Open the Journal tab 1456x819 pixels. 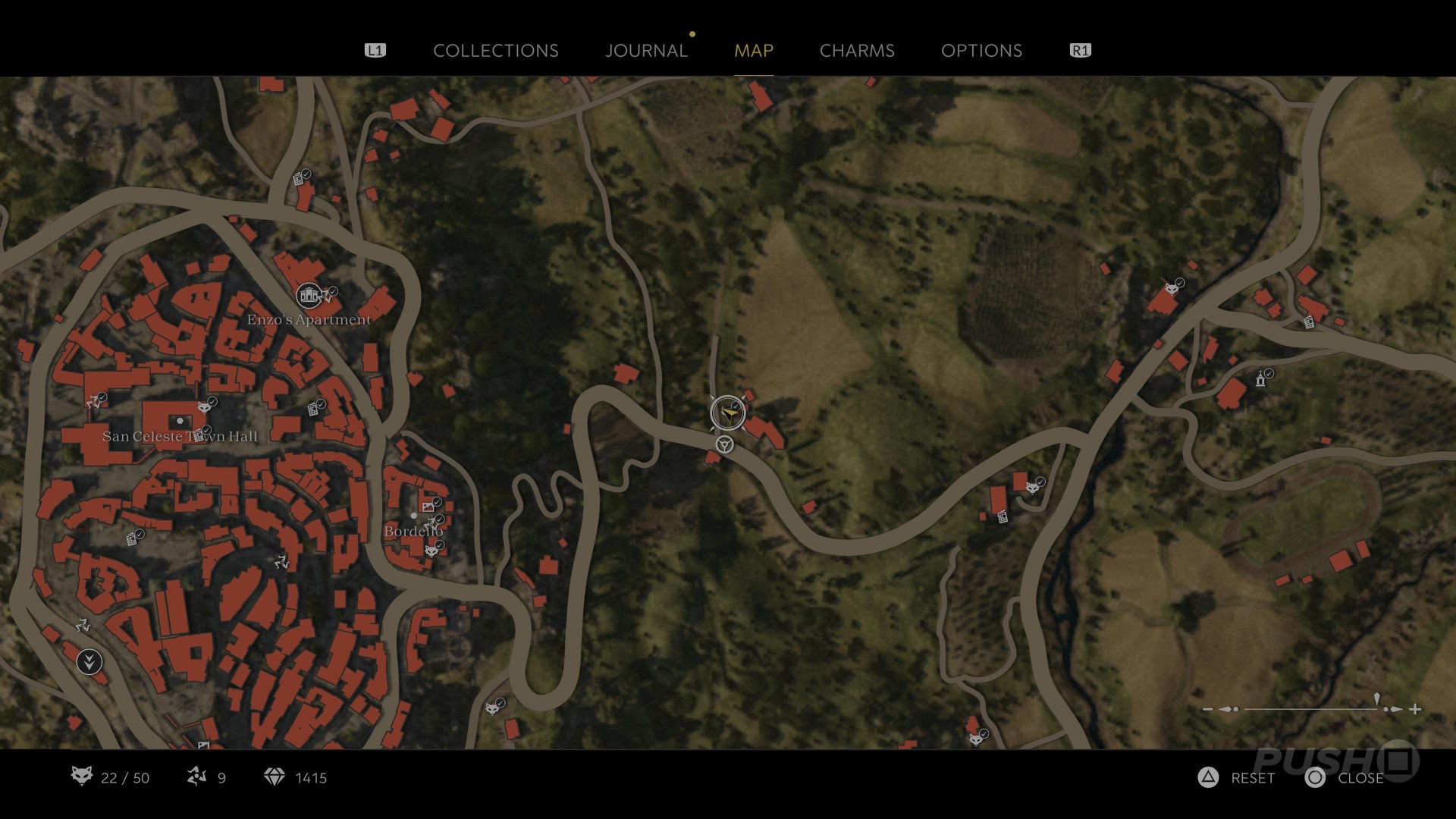click(x=646, y=51)
